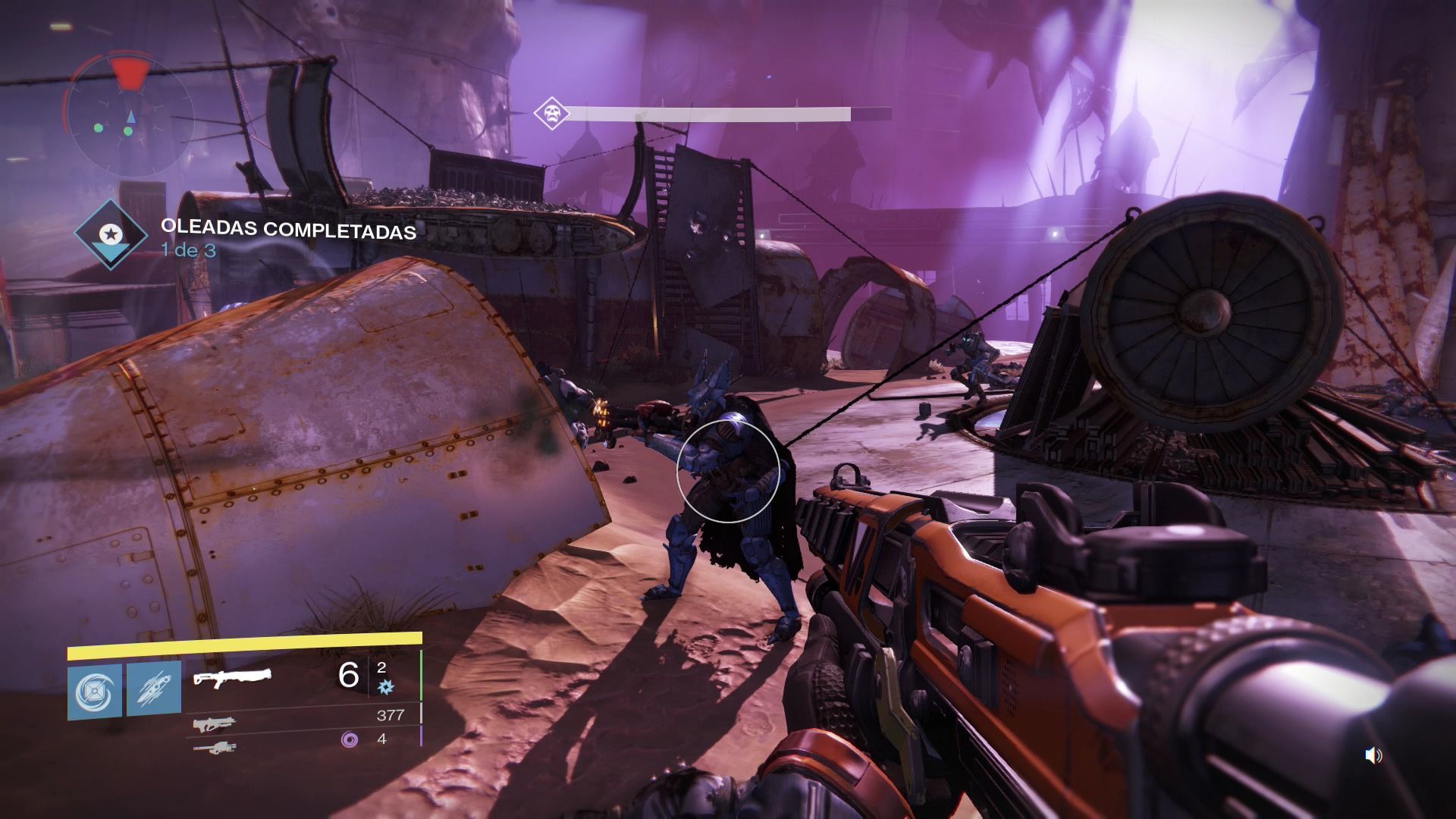Select the equipped shotgun weapon icon
Viewport: 1456px width, 819px height.
pos(232,677)
